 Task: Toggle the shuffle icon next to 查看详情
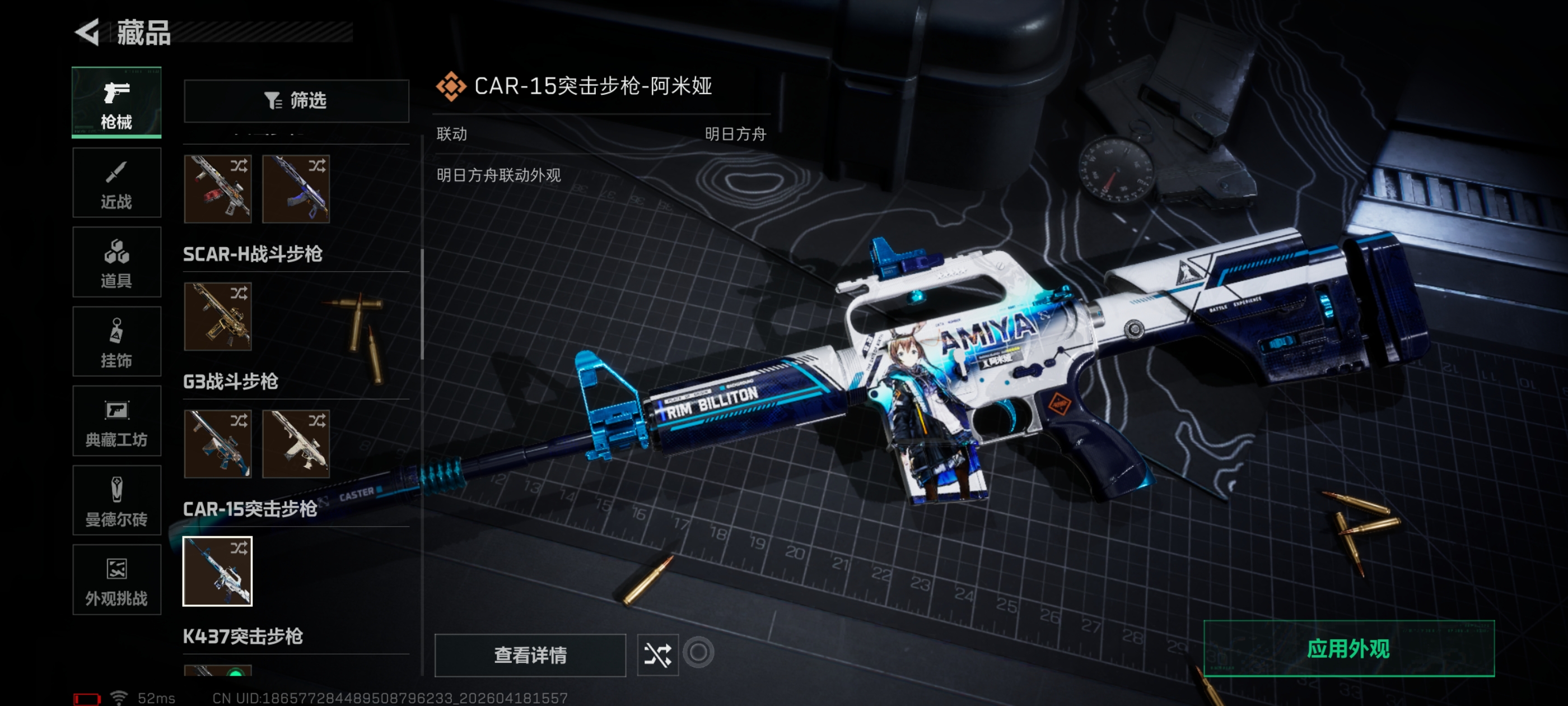click(657, 655)
